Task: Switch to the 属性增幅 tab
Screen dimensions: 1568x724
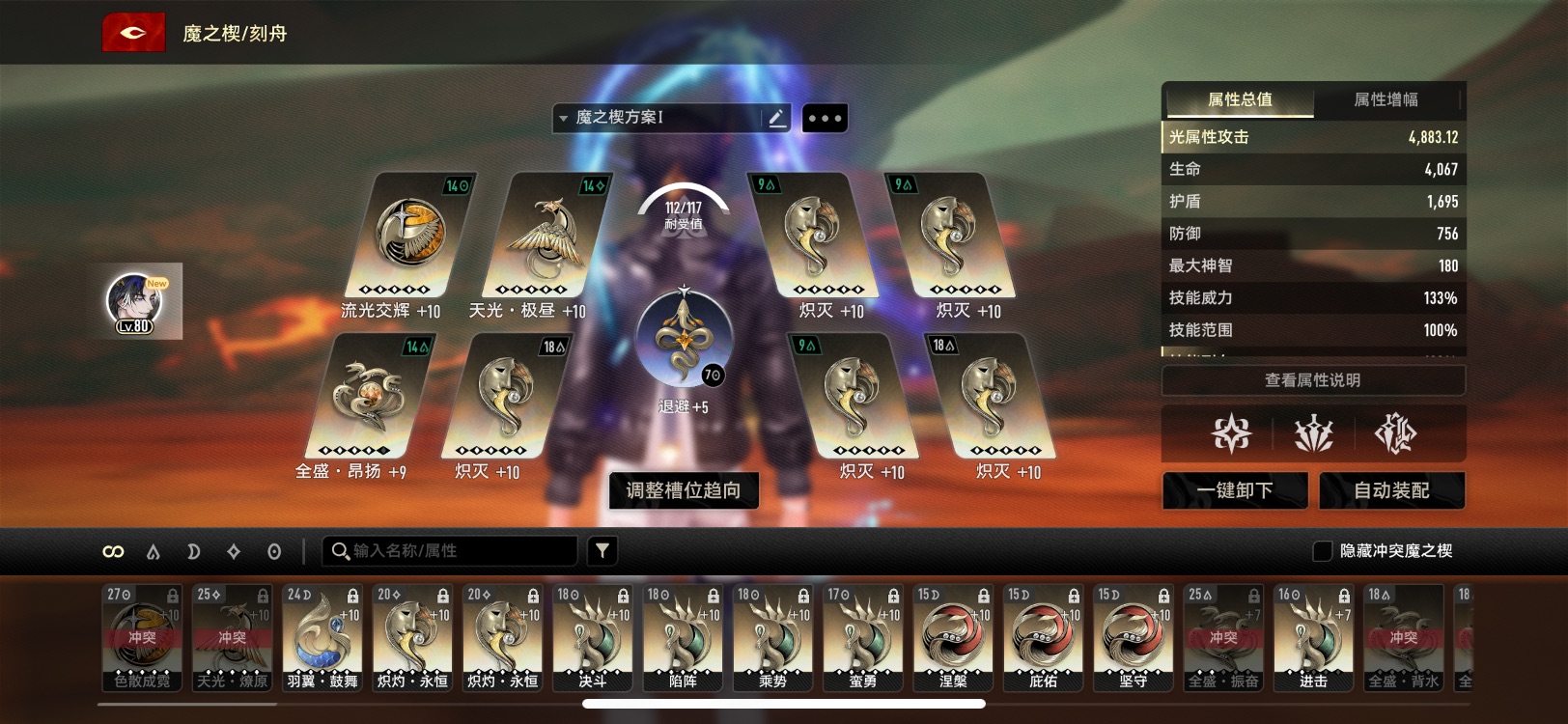Action: click(1386, 99)
